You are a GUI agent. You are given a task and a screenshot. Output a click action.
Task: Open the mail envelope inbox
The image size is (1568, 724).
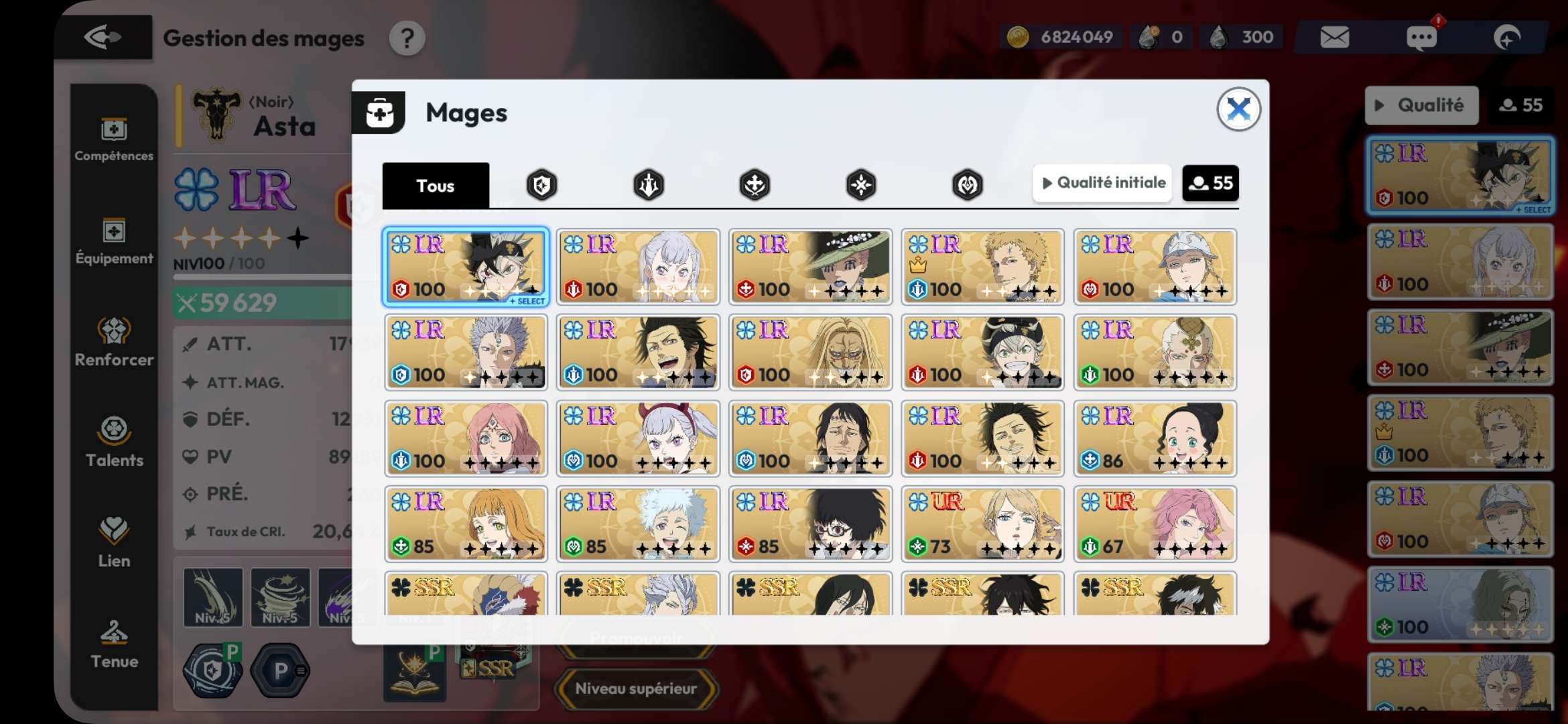tap(1334, 38)
